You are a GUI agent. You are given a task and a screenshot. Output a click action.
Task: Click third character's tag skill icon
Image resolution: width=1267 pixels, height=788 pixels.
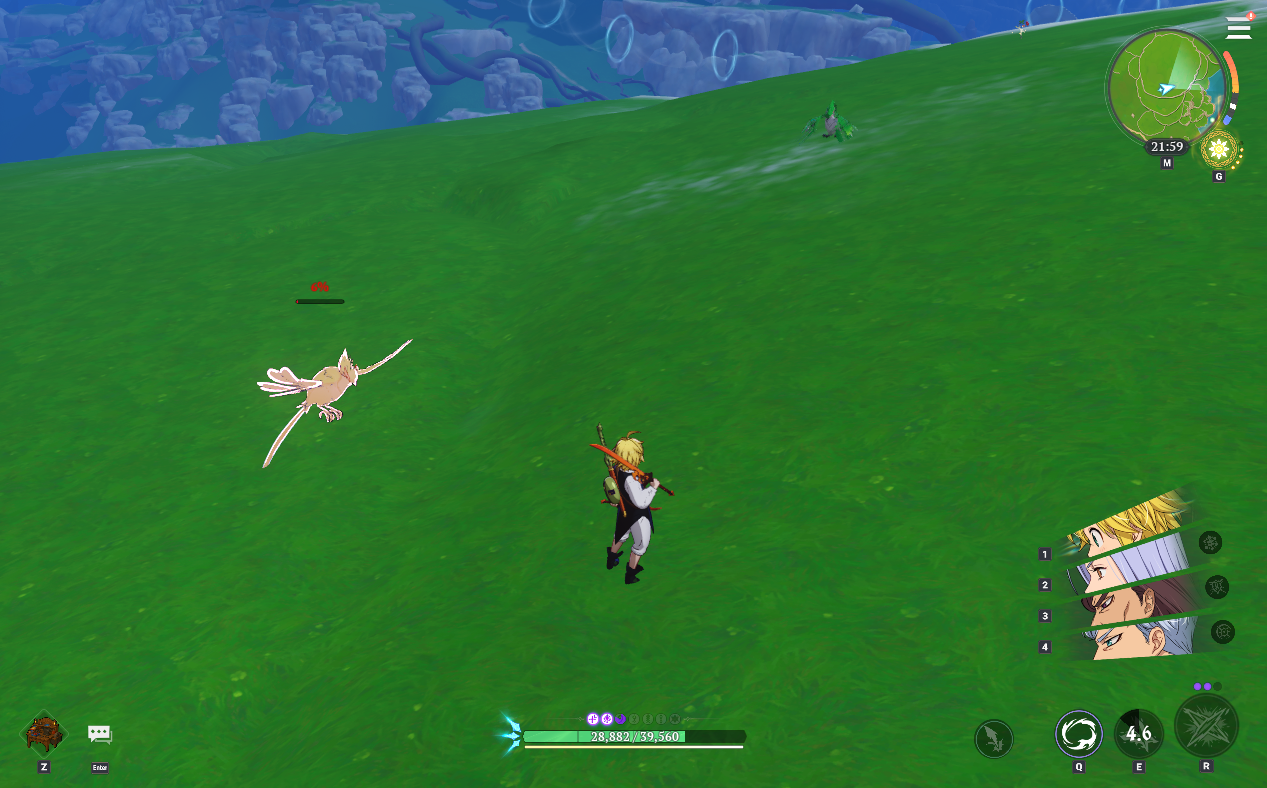click(x=1222, y=632)
